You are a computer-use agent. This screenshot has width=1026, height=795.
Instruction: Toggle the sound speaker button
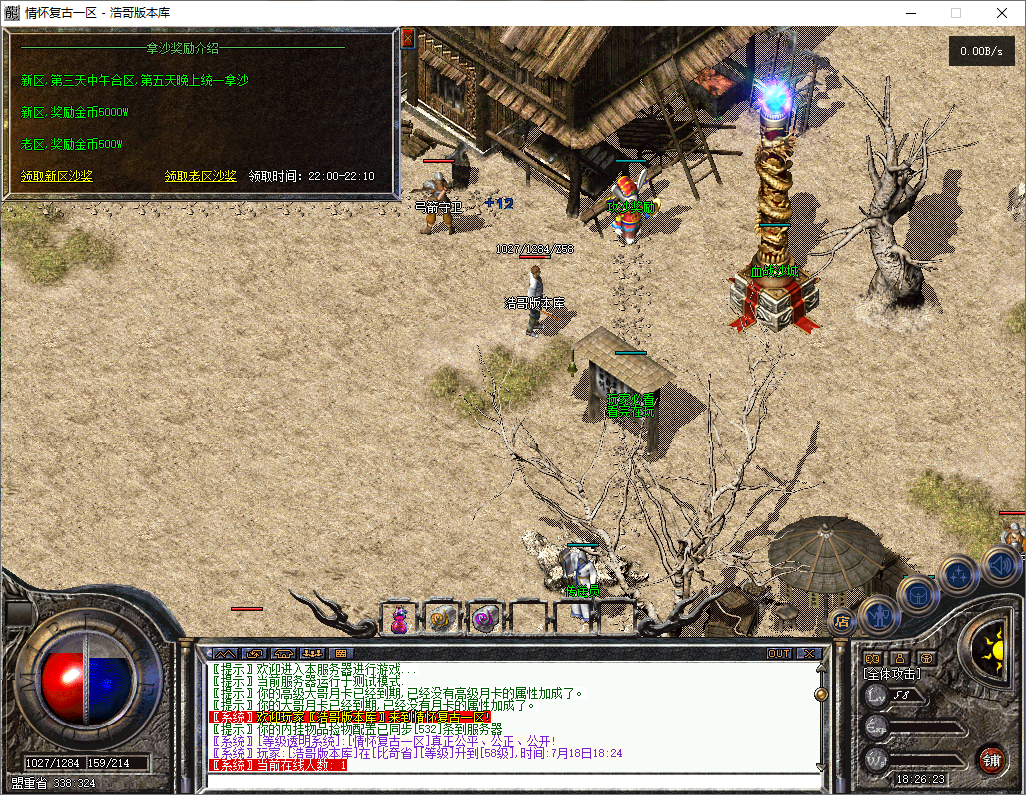[x=1001, y=566]
